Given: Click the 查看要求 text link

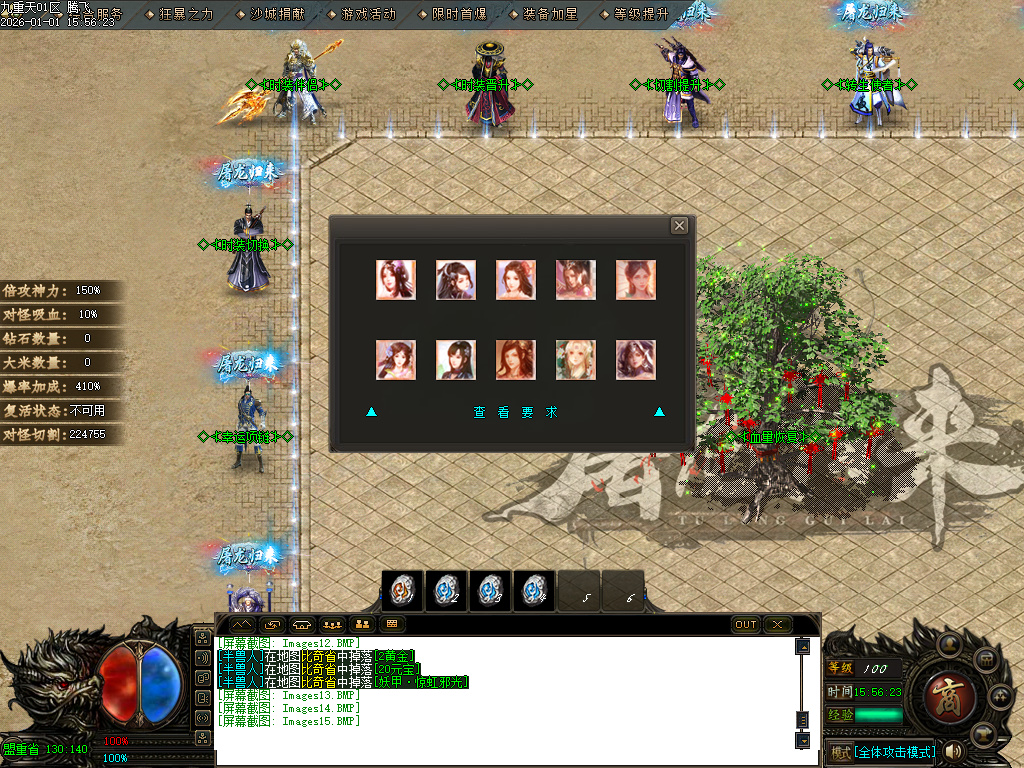Looking at the screenshot, I should 516,412.
